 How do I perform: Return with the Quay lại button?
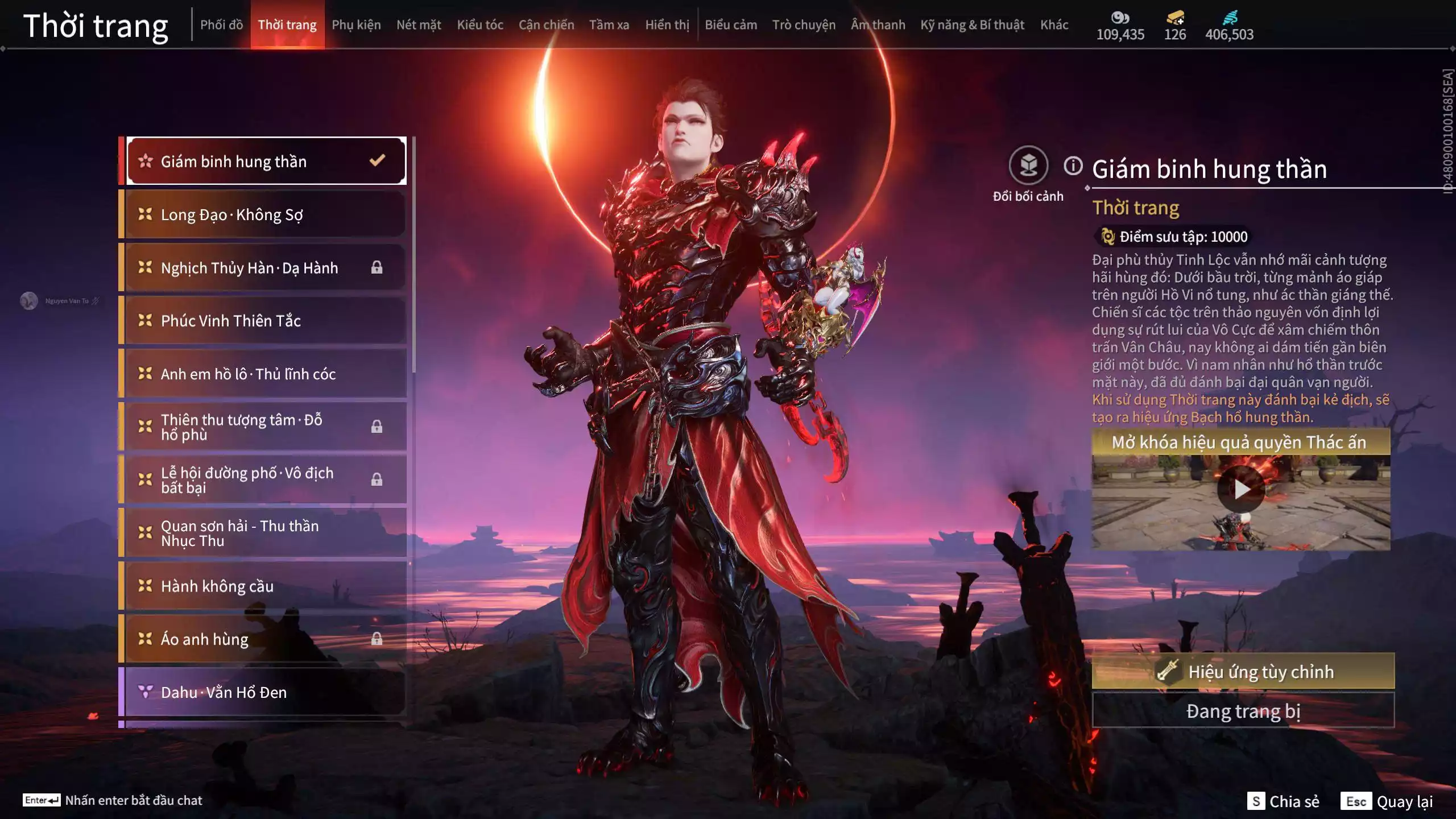1387,801
